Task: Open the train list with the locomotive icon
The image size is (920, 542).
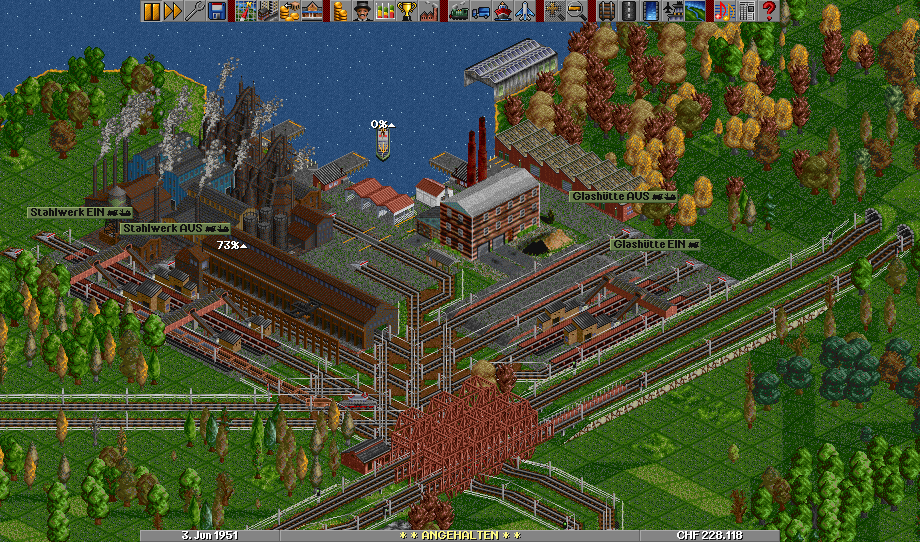Action: [458, 11]
